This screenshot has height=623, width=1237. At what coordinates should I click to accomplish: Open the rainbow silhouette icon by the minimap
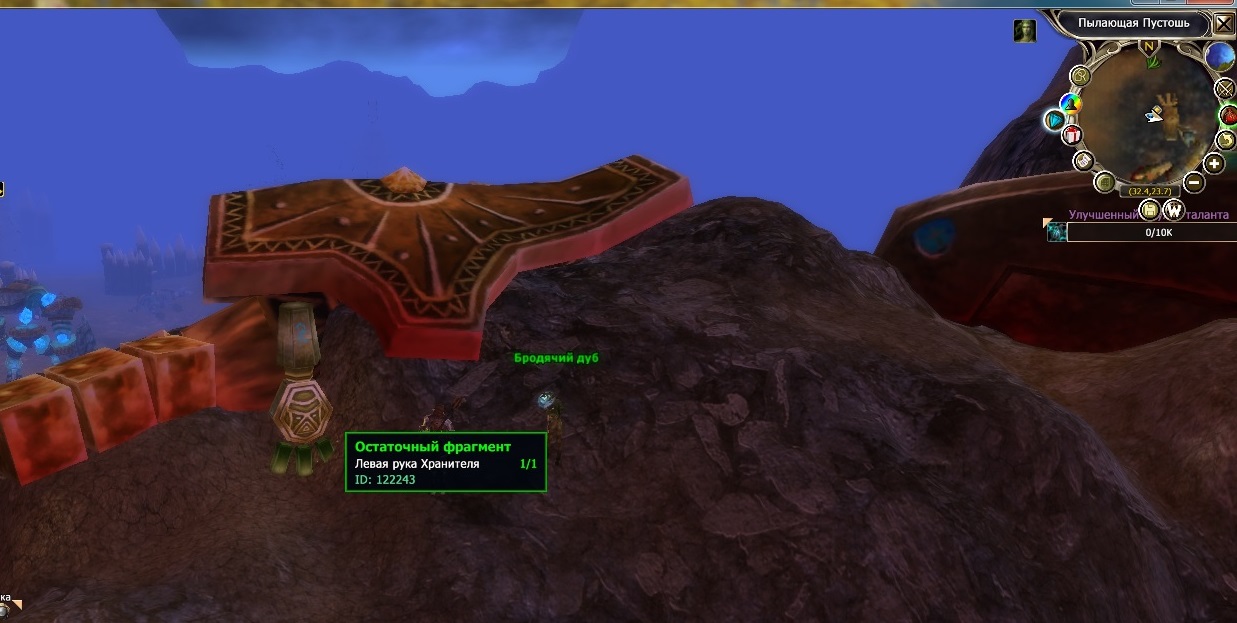tap(1071, 103)
